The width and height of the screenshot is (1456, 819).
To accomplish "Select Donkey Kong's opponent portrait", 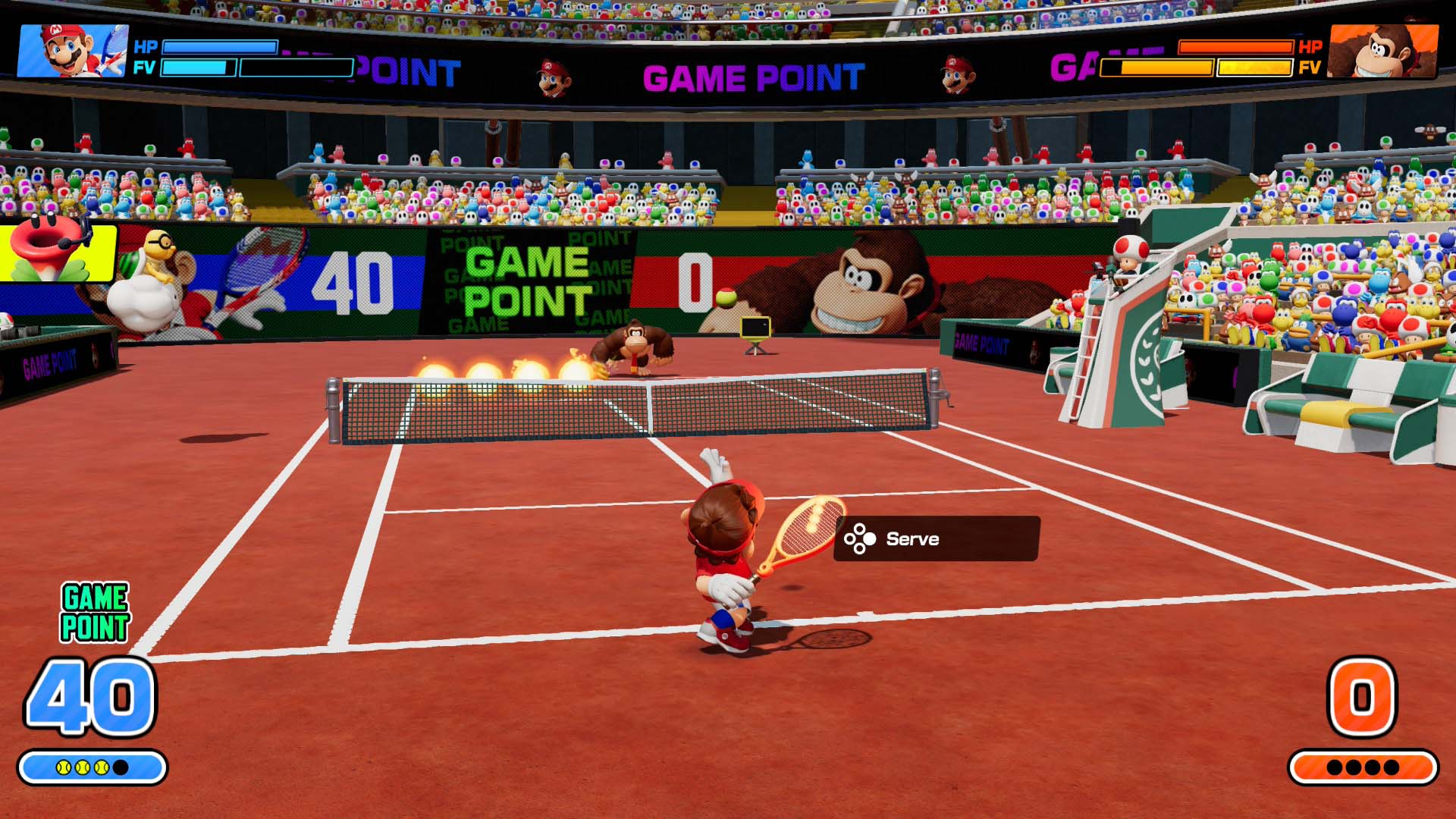I will pyautogui.click(x=1383, y=51).
